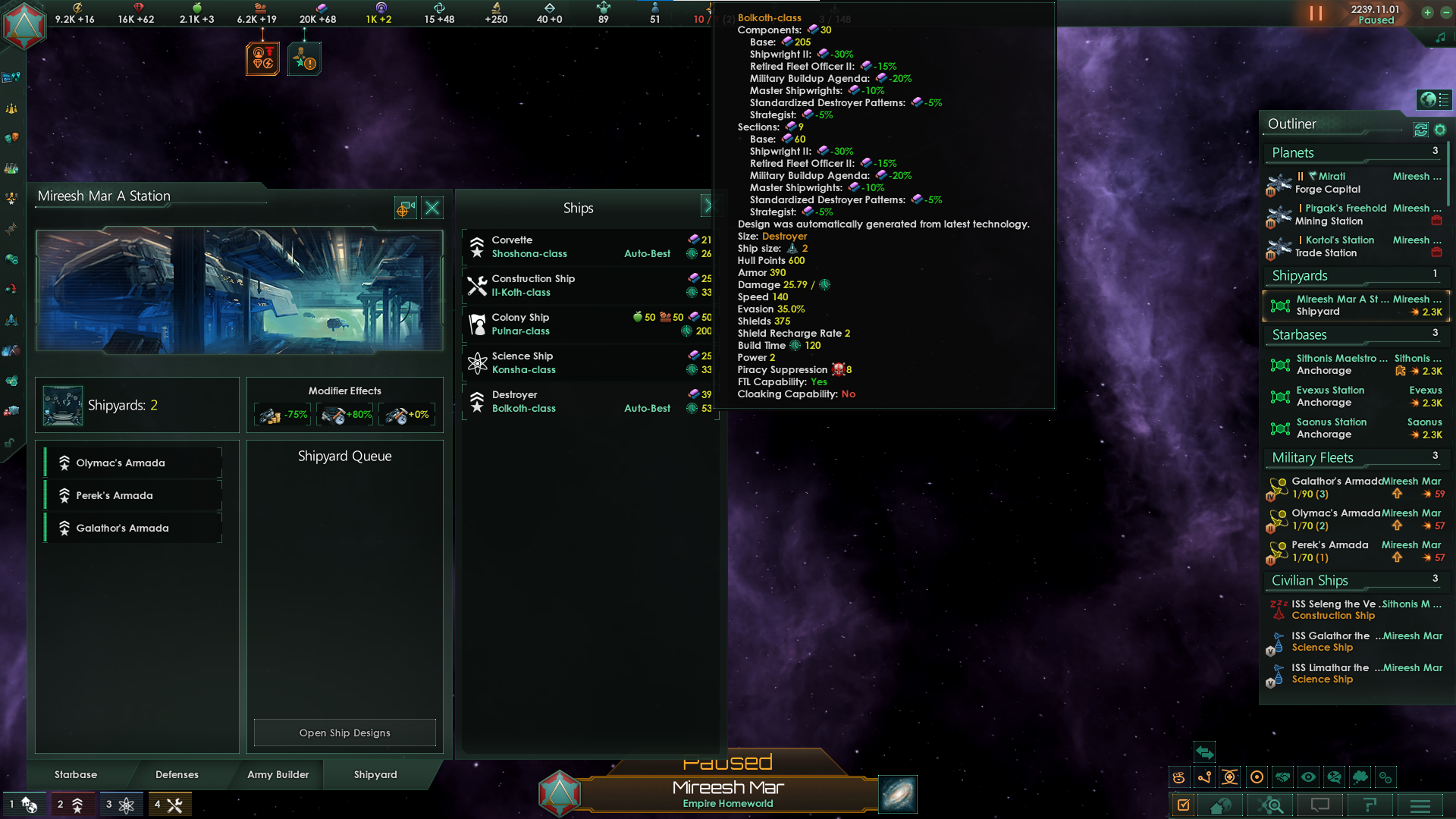Click the Open Ship Designs button

(x=344, y=732)
